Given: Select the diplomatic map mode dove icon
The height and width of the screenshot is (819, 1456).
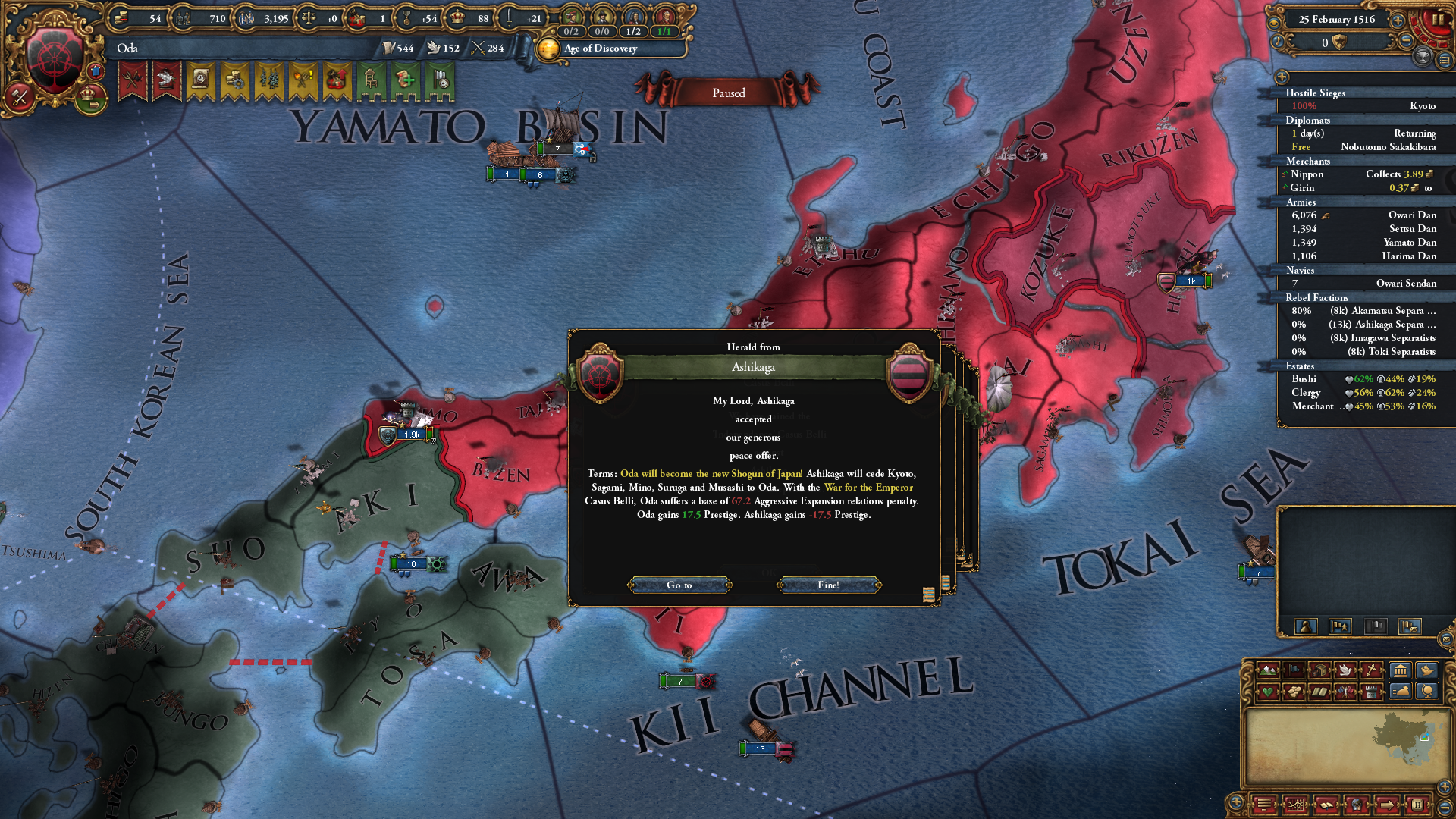Looking at the screenshot, I should (1345, 670).
